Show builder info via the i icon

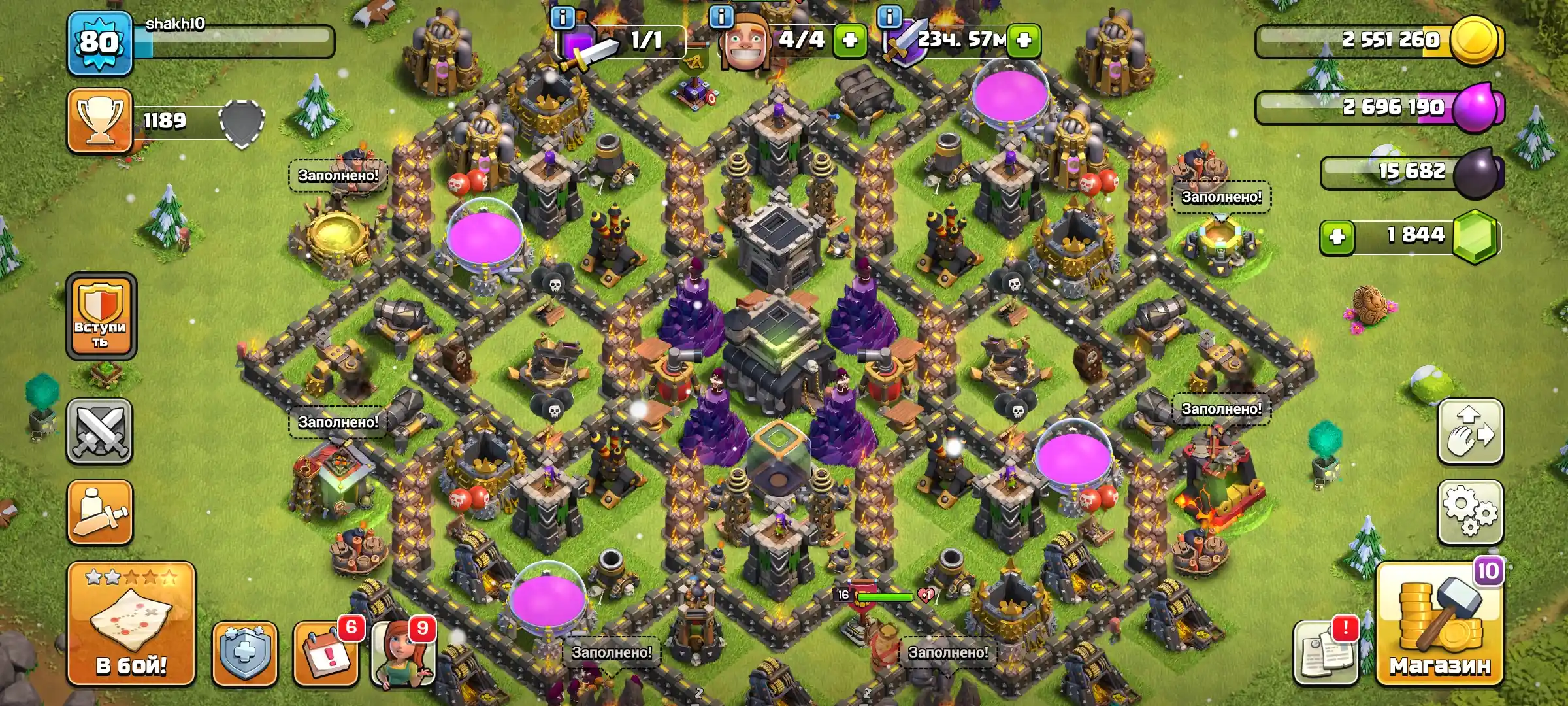[x=721, y=16]
